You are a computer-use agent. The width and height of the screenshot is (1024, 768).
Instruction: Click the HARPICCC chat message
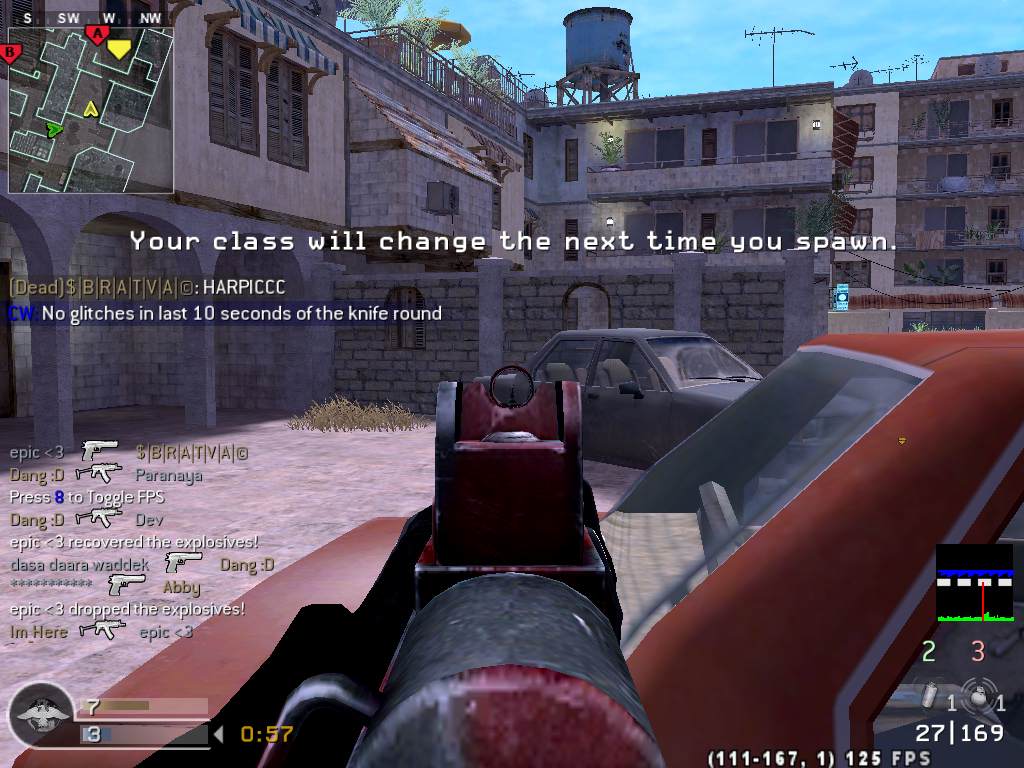pyautogui.click(x=147, y=287)
